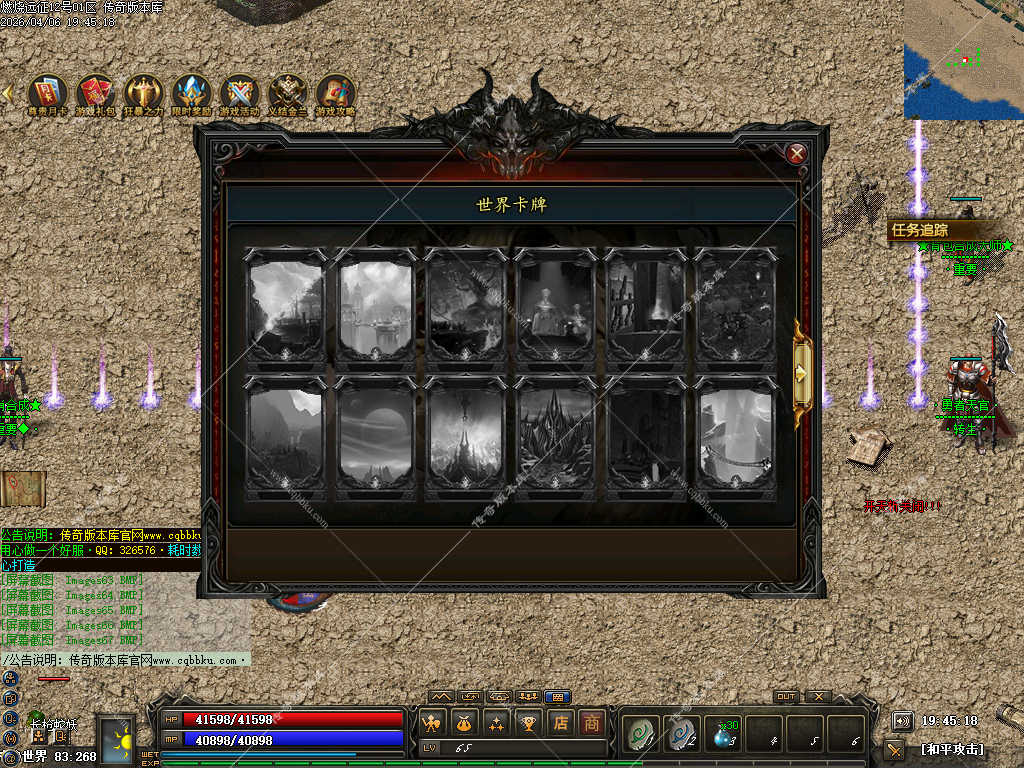The height and width of the screenshot is (768, 1024).
Task: Use the green rune stone in slot 1
Action: pyautogui.click(x=638, y=735)
